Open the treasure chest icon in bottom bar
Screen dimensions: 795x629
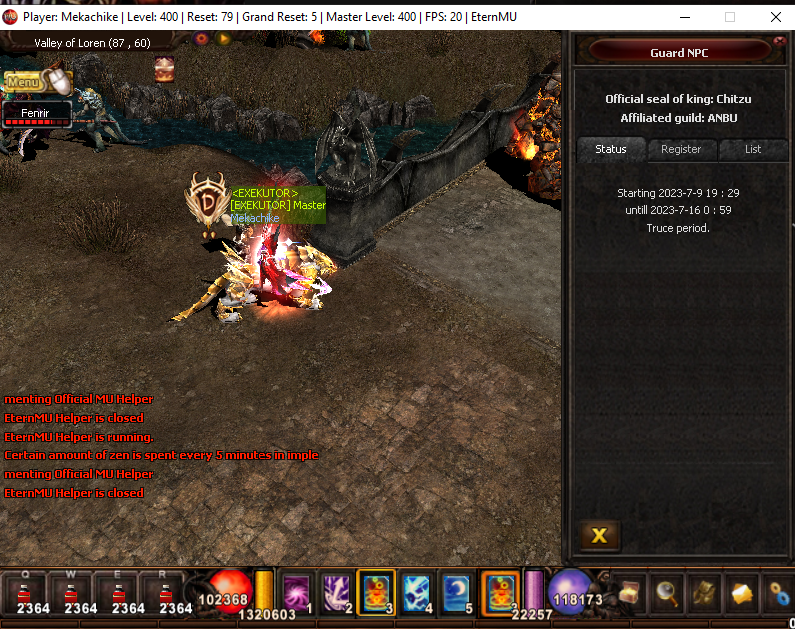pyautogui.click(x=628, y=593)
